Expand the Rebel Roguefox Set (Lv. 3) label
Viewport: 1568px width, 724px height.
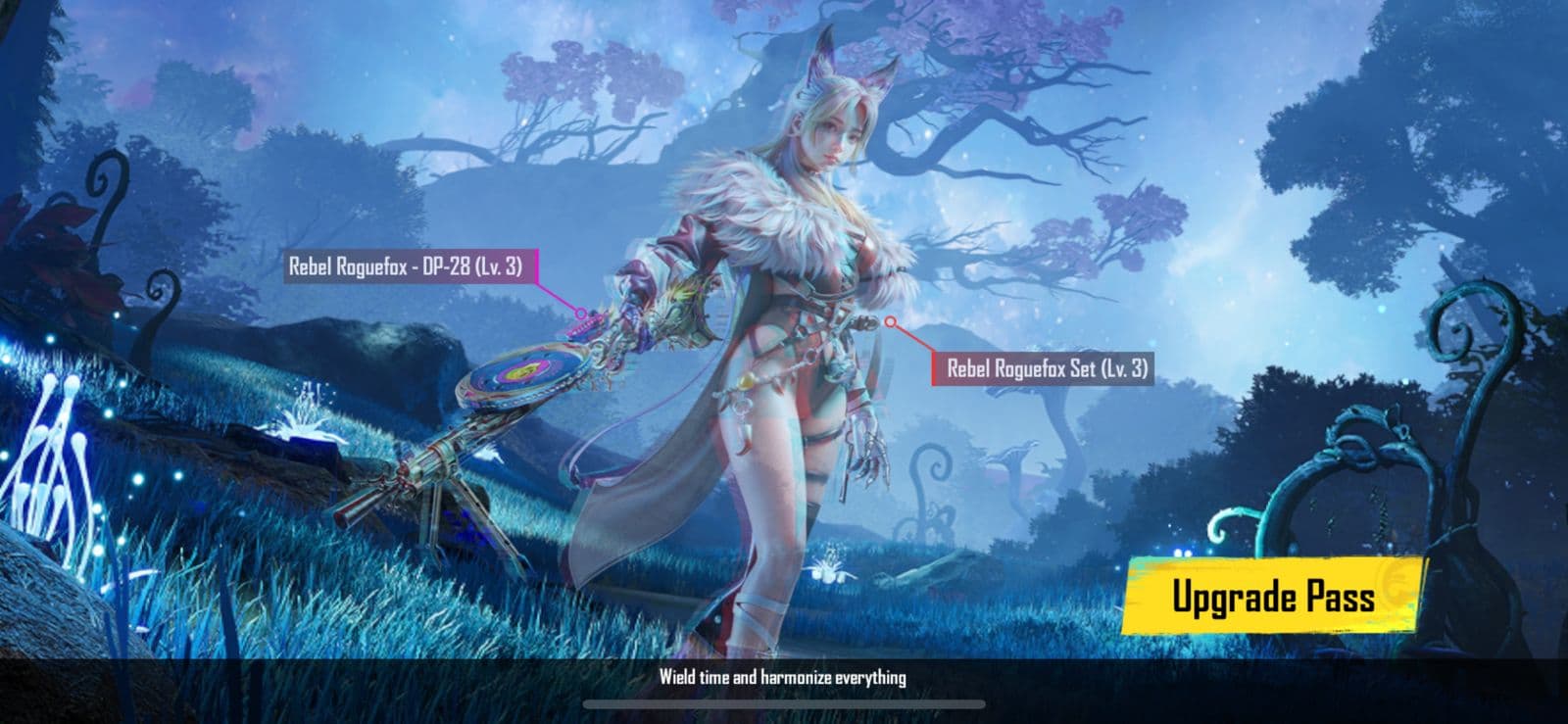tap(1048, 370)
